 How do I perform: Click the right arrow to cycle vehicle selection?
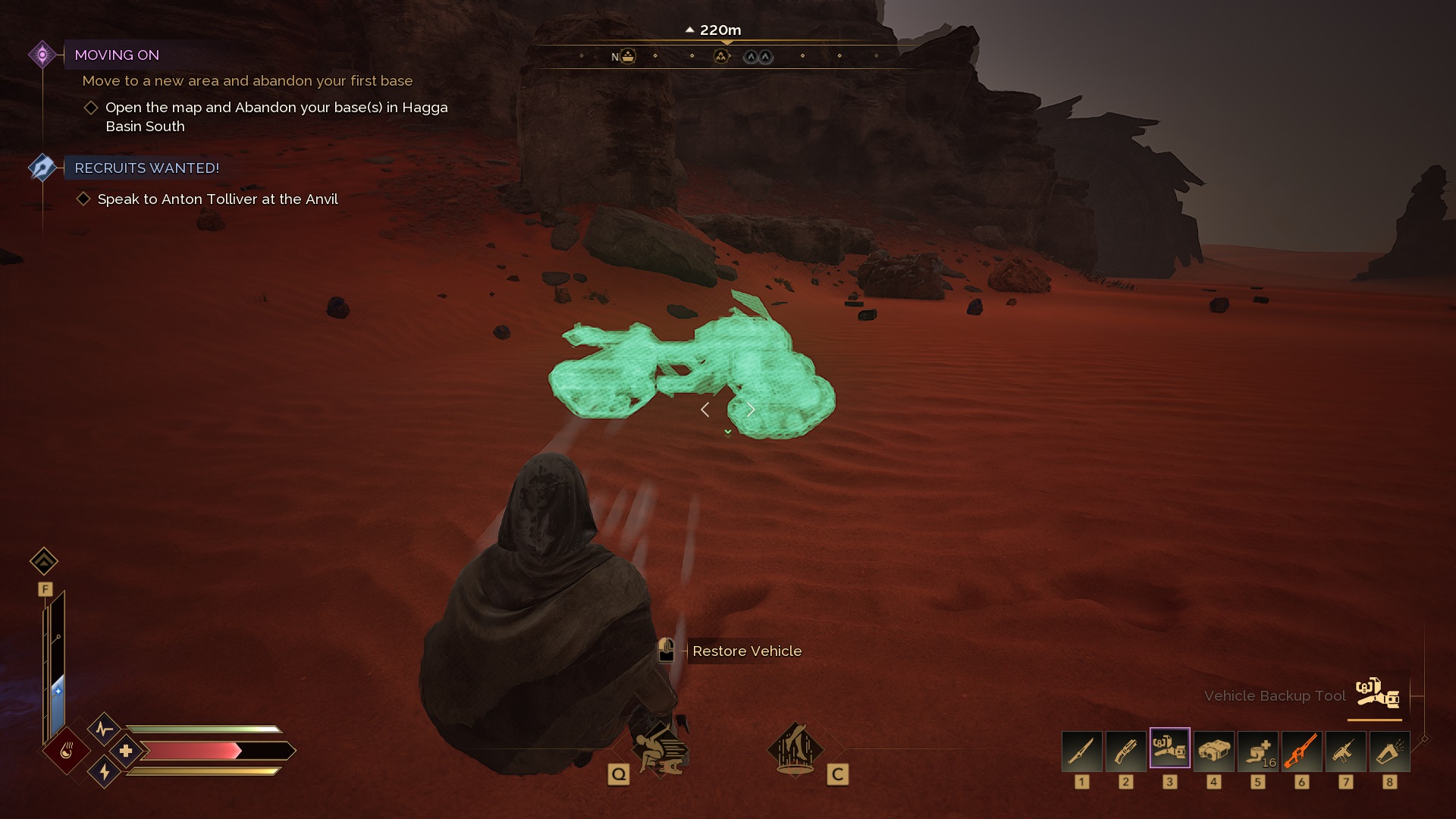pos(751,409)
